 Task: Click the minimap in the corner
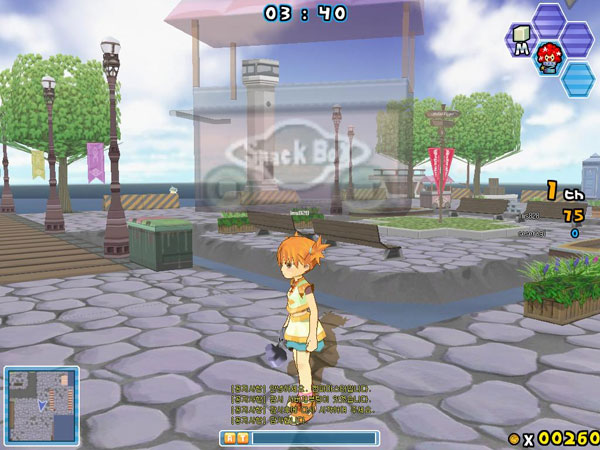[41, 404]
